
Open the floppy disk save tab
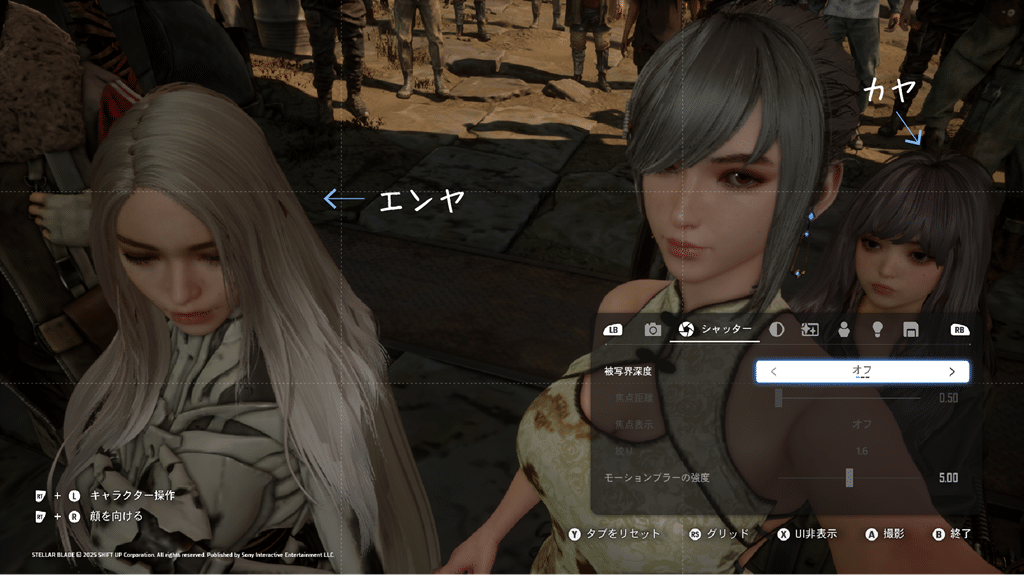pos(910,329)
